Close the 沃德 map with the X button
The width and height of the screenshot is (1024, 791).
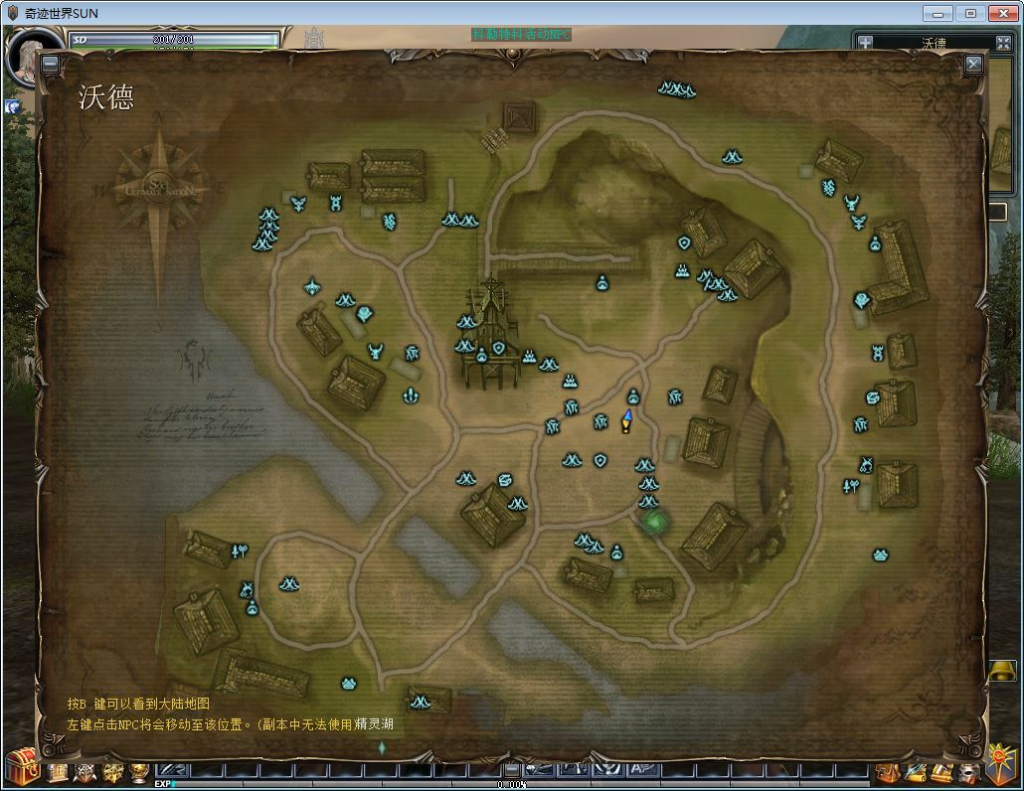coord(973,64)
